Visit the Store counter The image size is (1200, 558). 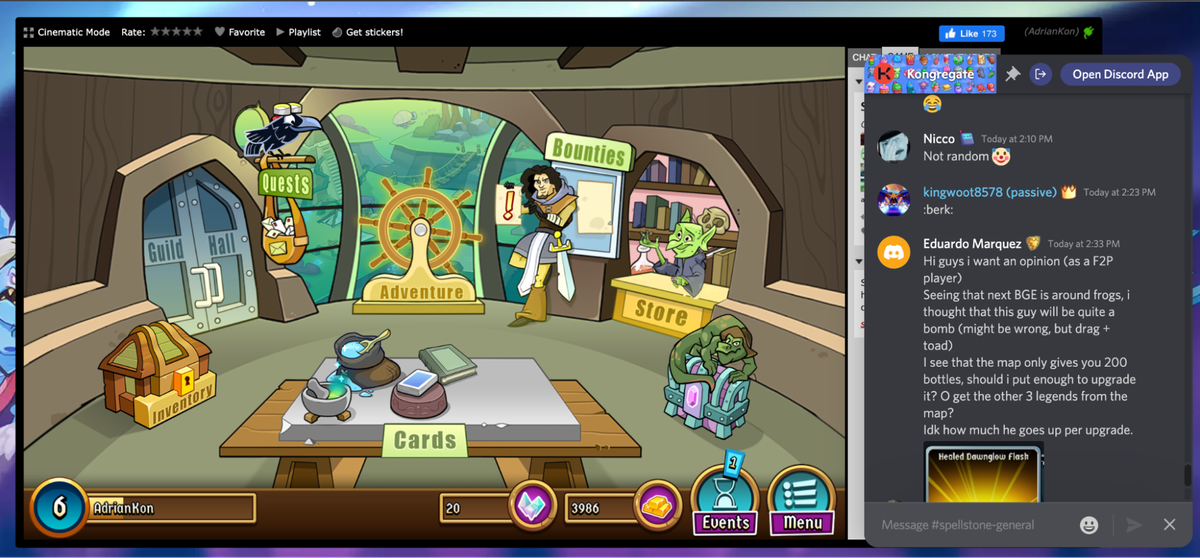pos(660,310)
